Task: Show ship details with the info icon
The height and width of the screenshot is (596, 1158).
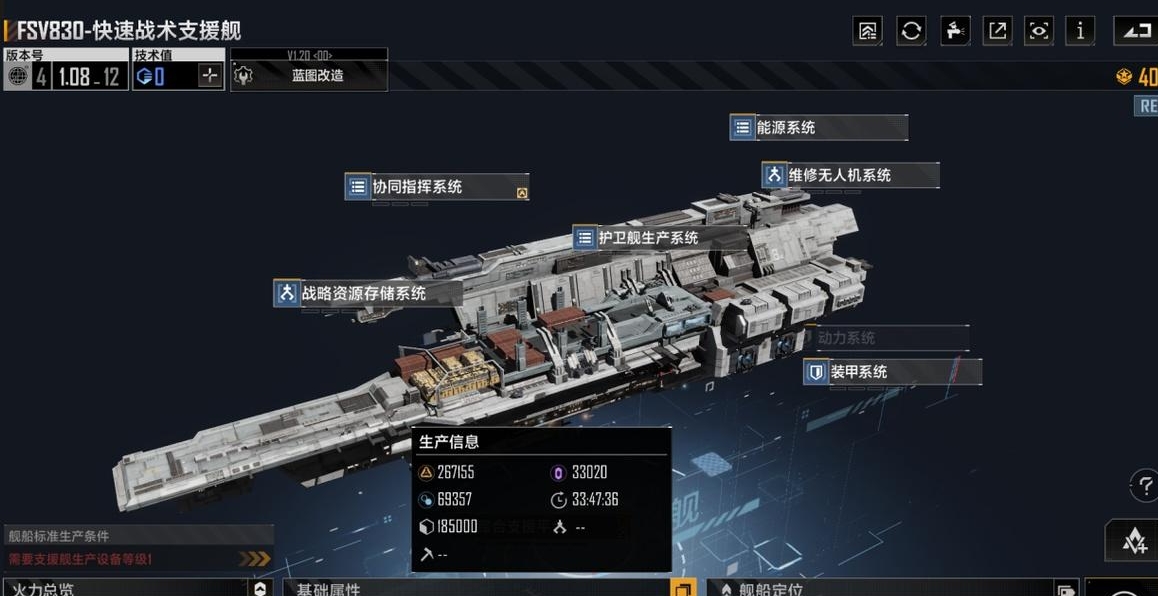Action: [x=1079, y=31]
